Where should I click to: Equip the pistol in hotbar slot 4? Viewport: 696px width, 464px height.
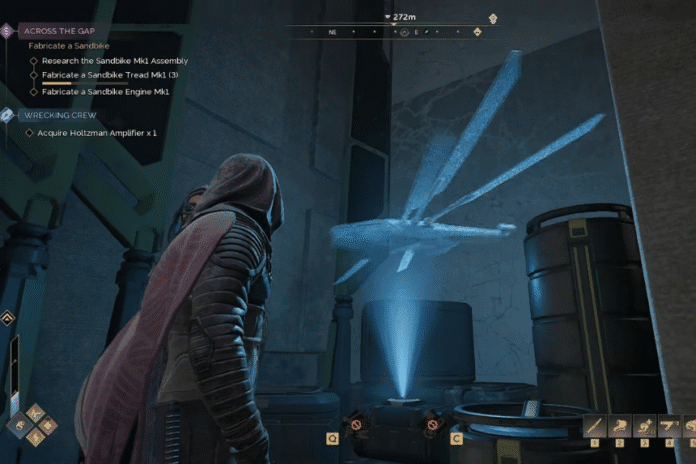672,425
